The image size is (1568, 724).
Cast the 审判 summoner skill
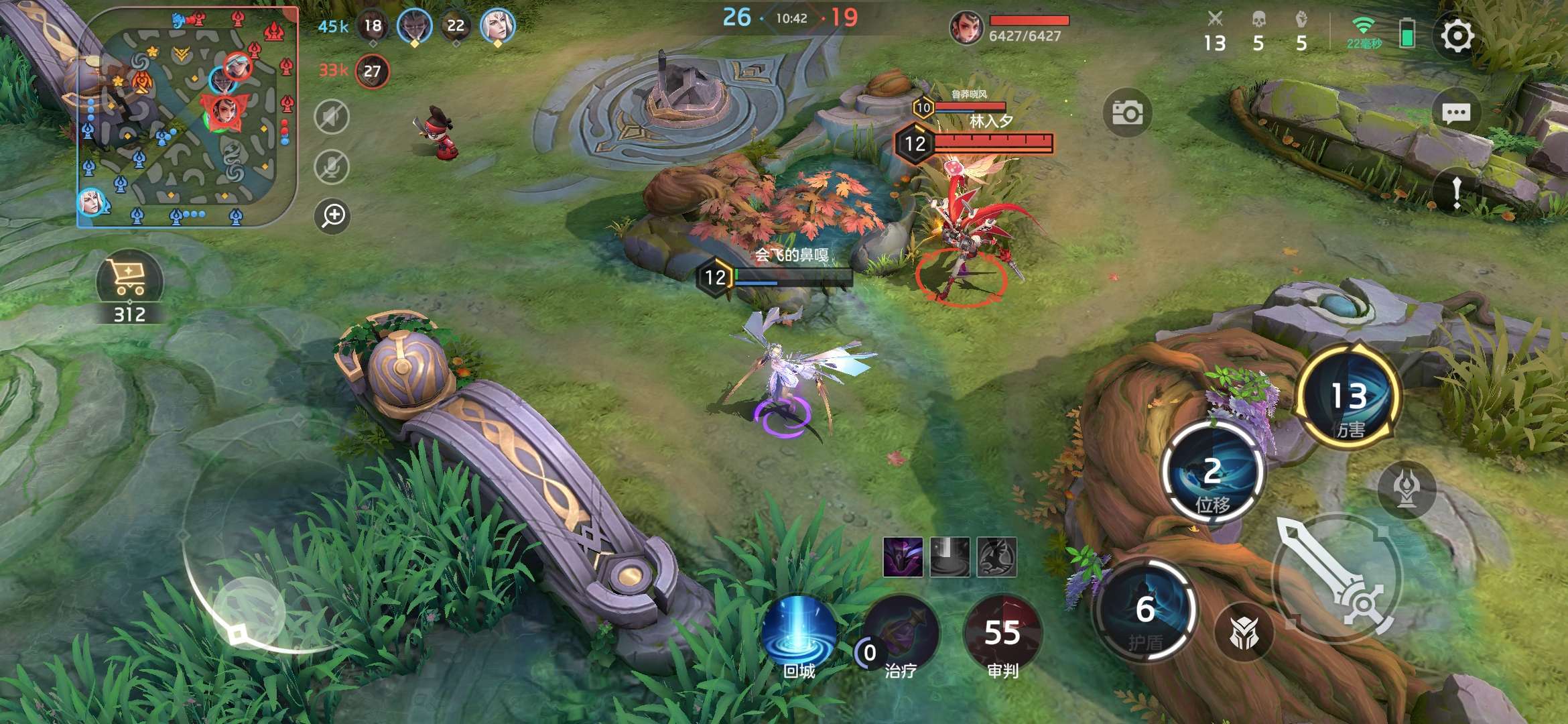1002,633
